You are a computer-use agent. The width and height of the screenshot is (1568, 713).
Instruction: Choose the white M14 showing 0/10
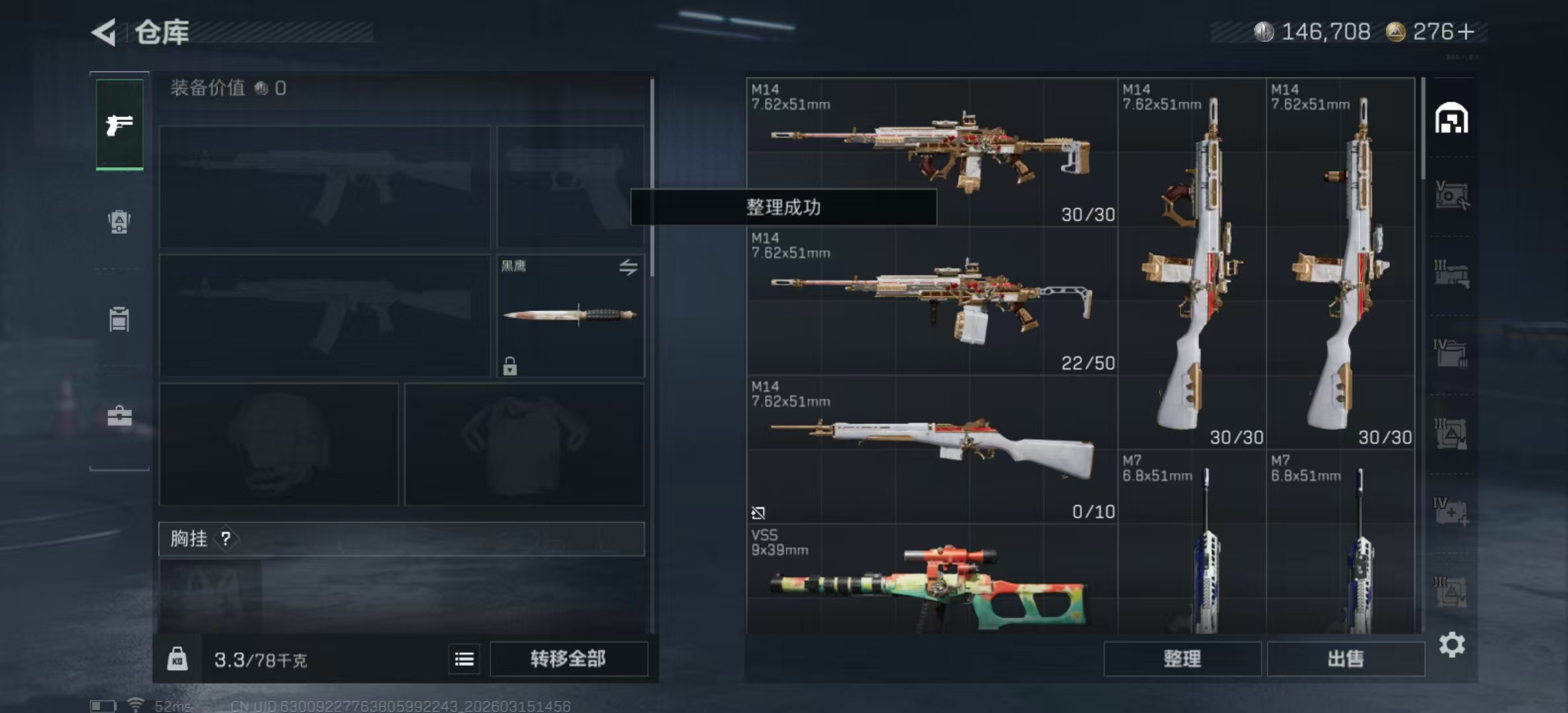click(932, 449)
